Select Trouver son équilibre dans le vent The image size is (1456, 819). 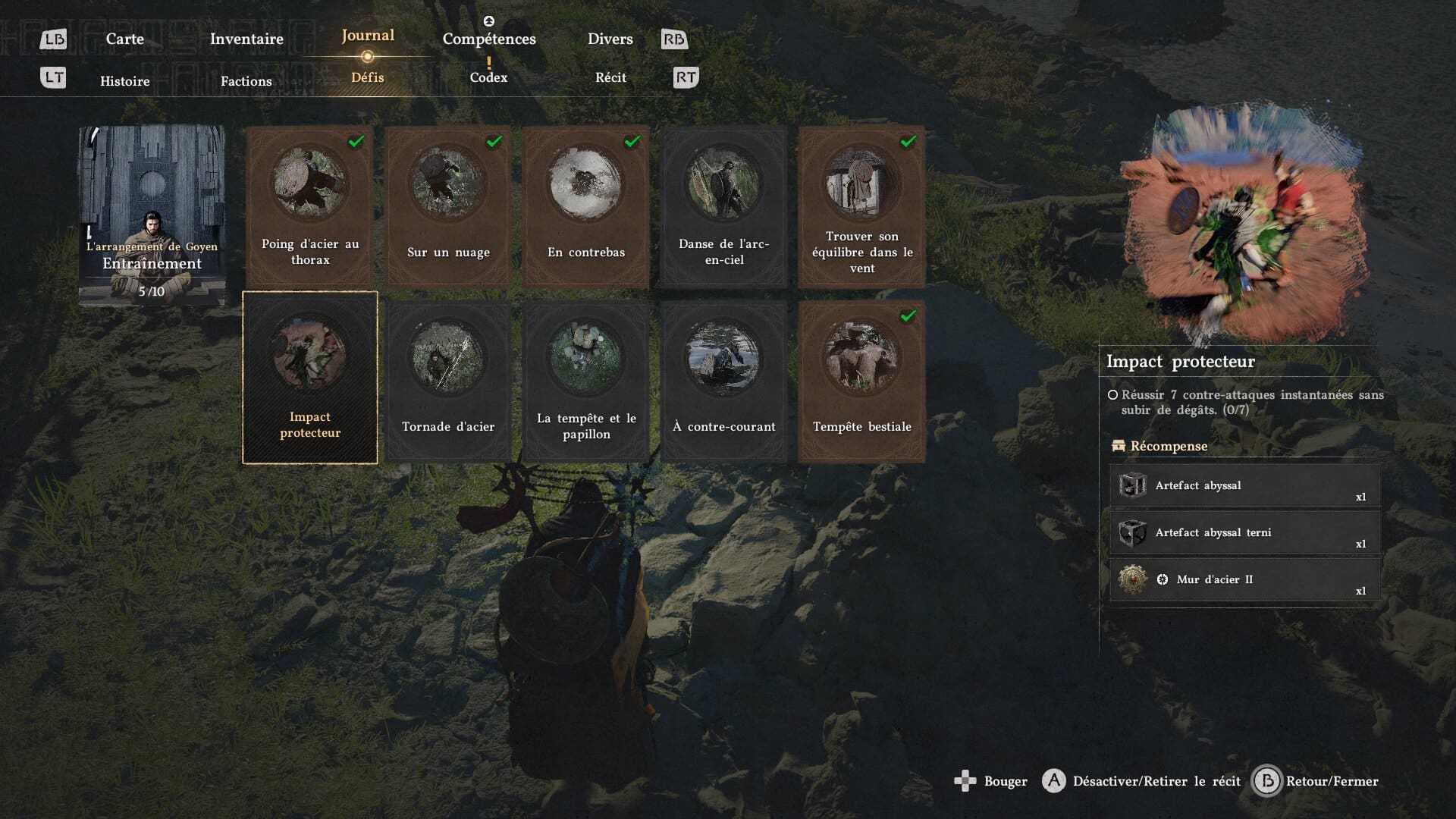coord(862,206)
